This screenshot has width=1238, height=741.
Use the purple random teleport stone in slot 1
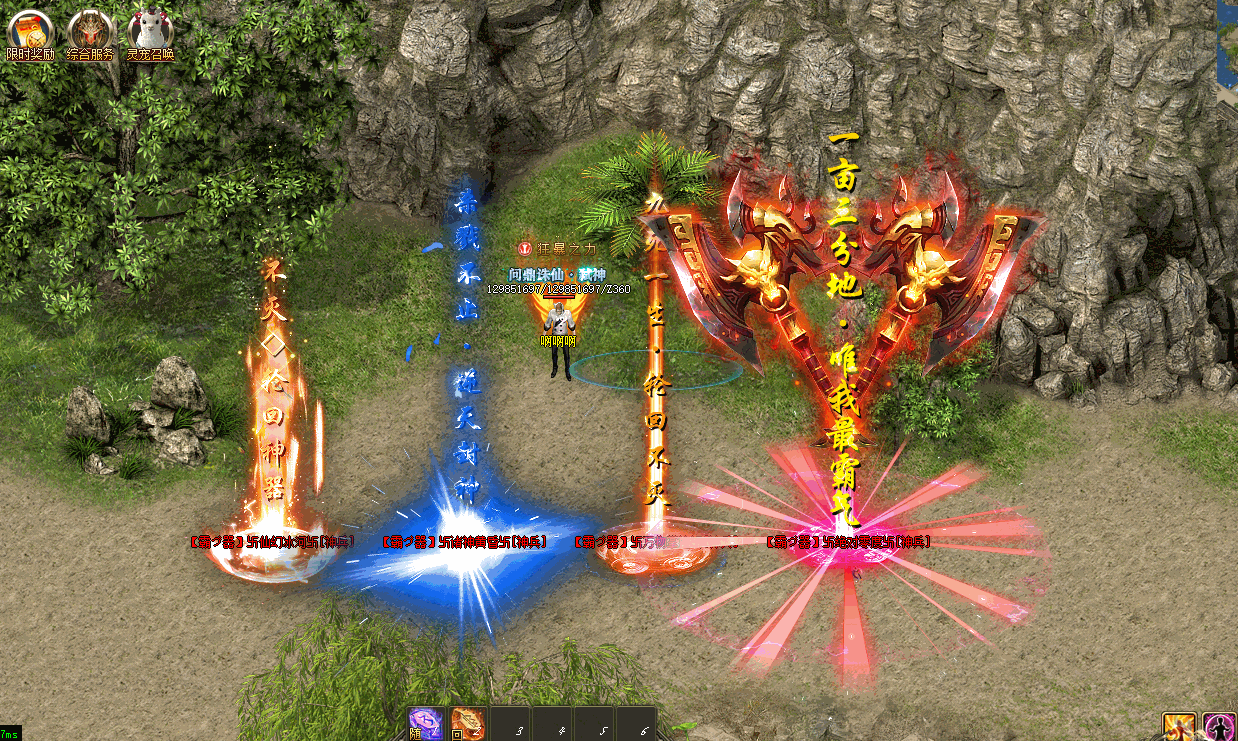(425, 723)
